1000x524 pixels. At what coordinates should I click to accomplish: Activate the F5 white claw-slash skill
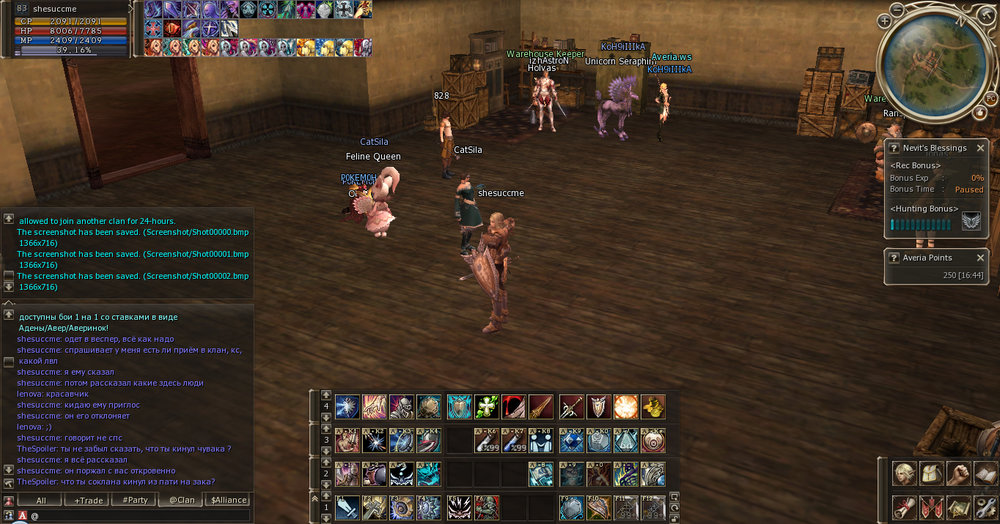460,506
